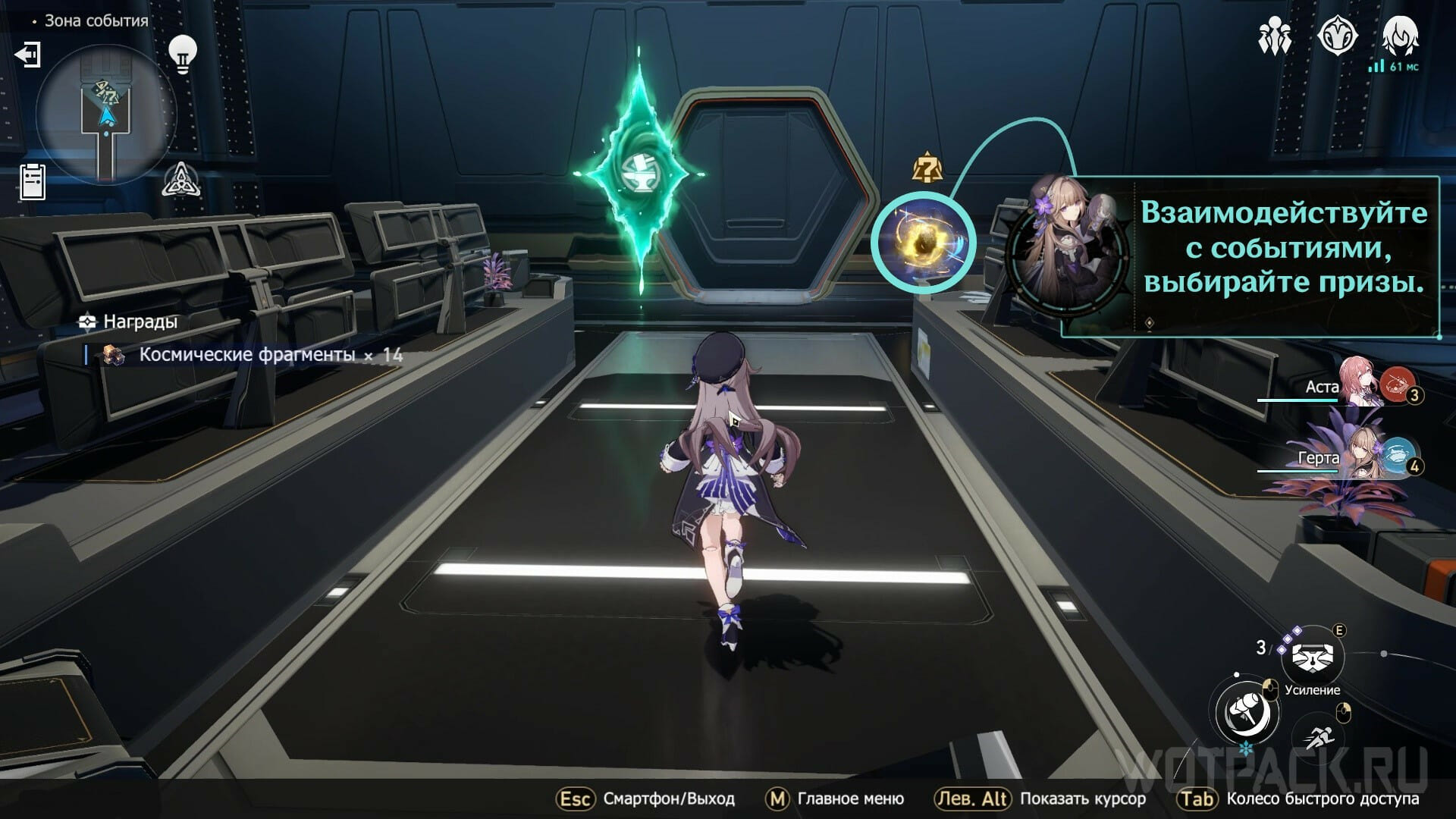
Task: Open the clipboard mission log icon
Action: [x=33, y=182]
